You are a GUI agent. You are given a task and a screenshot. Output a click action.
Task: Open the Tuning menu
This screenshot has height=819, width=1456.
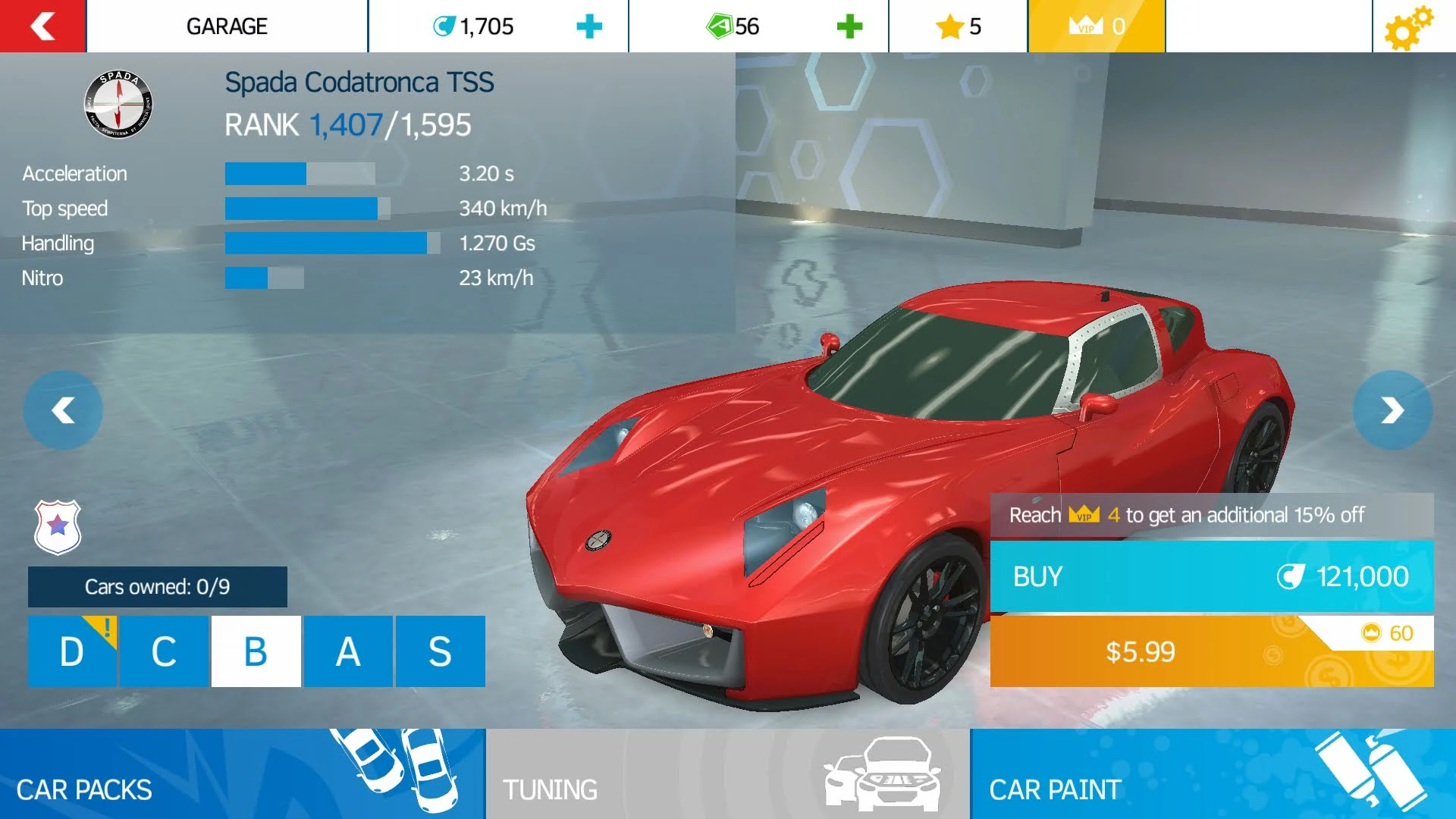(728, 775)
